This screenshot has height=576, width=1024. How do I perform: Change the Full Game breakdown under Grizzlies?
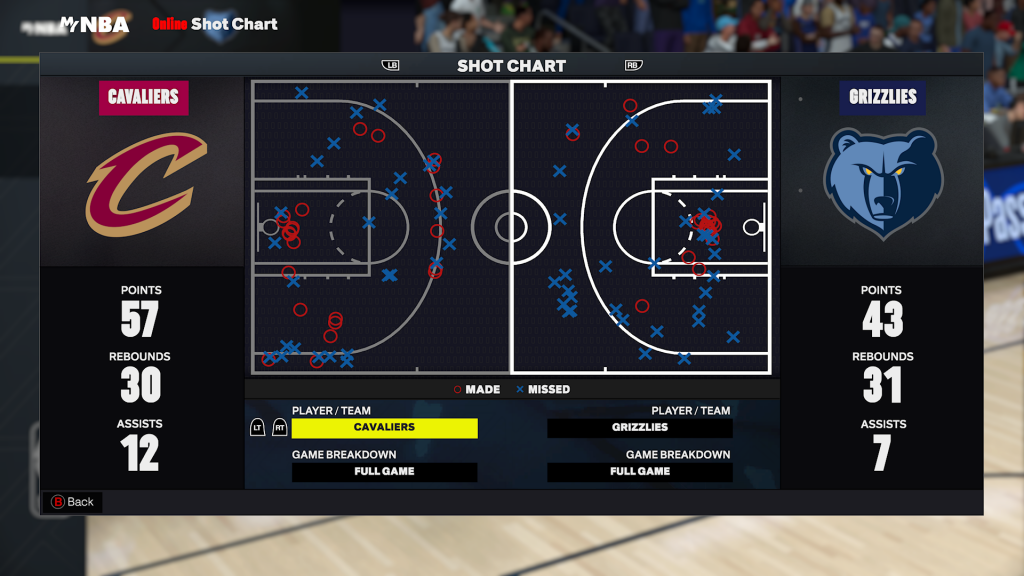click(x=640, y=472)
